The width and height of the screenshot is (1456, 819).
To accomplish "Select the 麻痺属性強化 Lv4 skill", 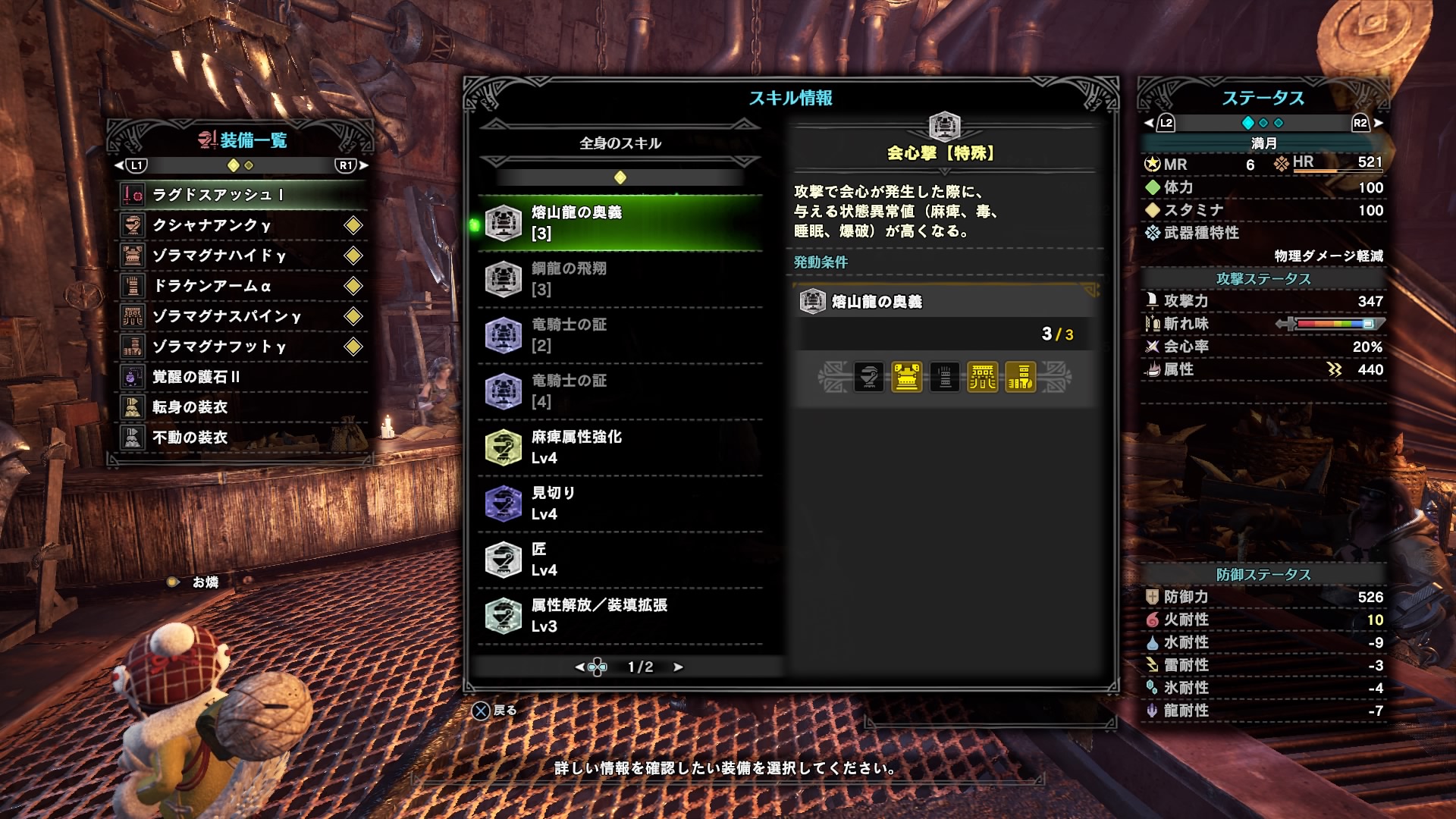I will pos(620,447).
